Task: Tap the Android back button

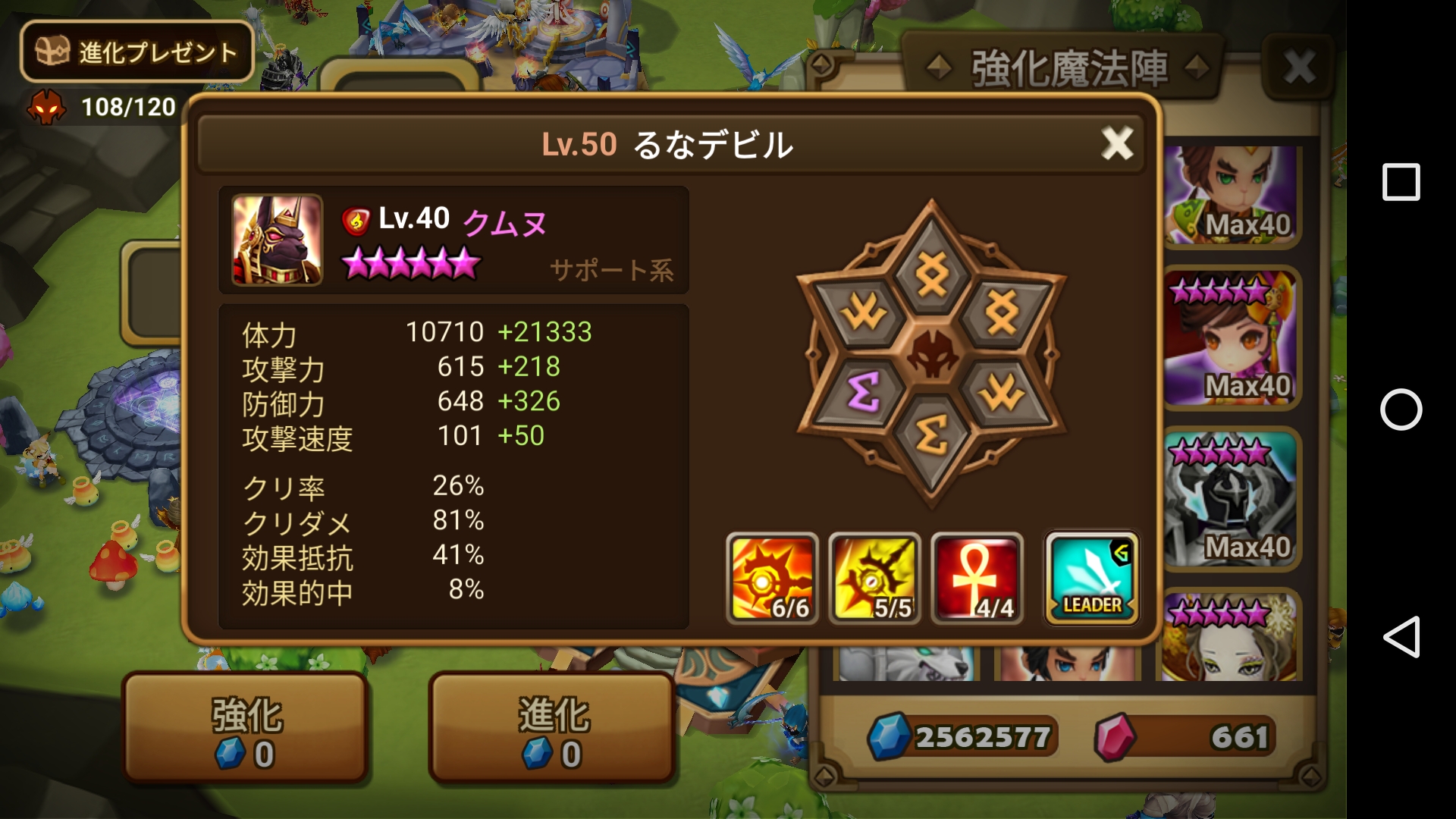Action: point(1401,636)
